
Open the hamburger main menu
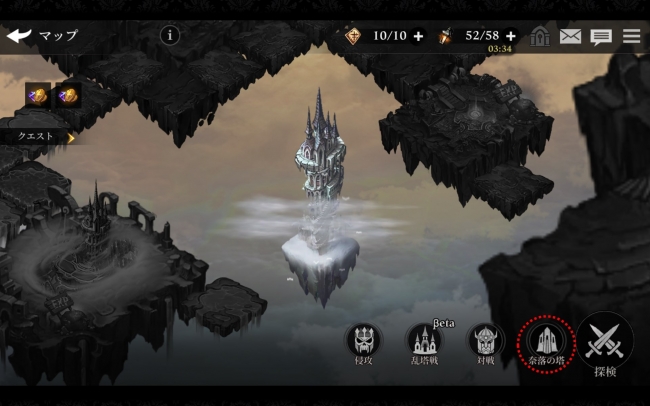pos(632,36)
